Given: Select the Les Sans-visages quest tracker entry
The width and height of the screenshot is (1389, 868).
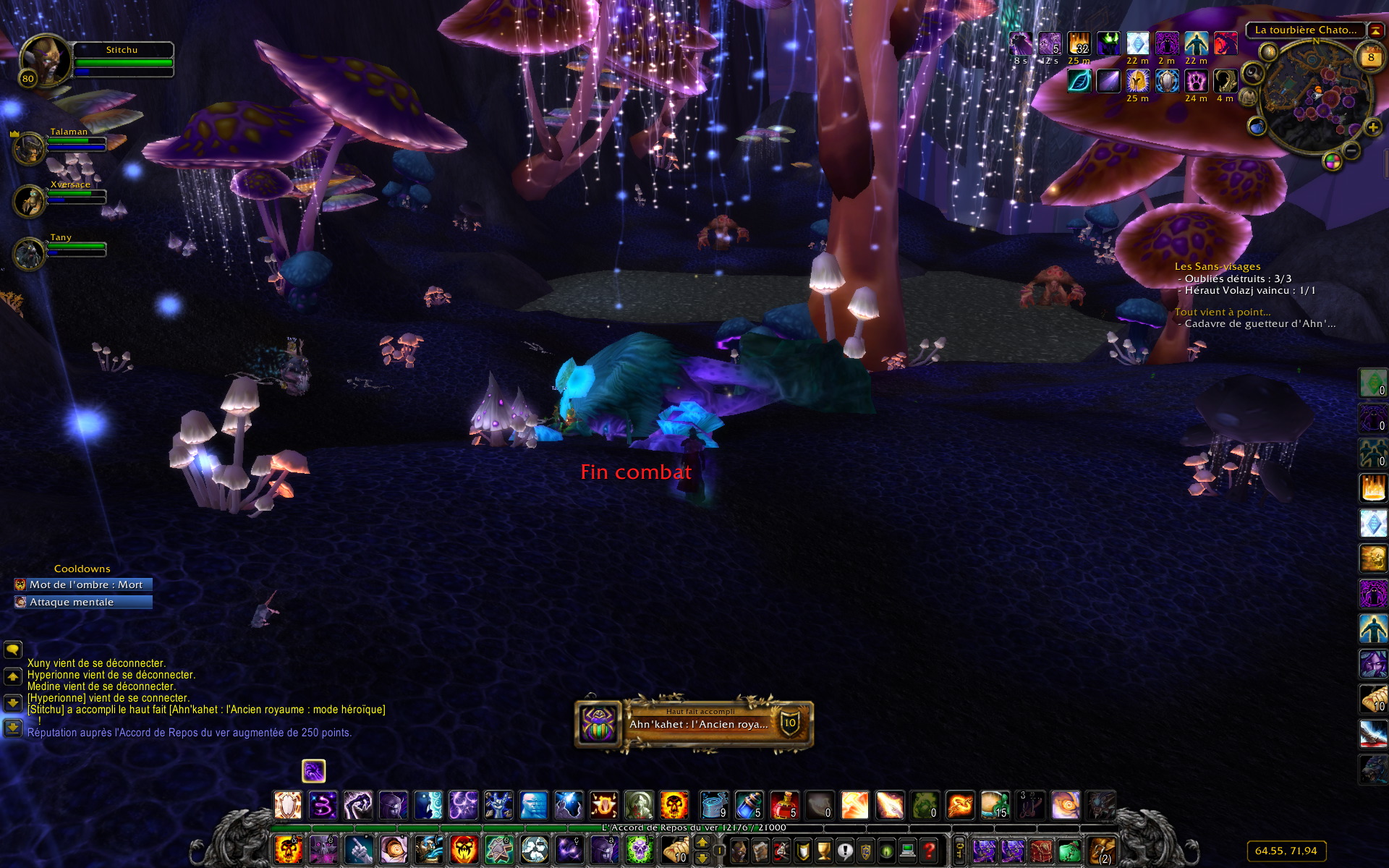Looking at the screenshot, I should coord(1217,266).
